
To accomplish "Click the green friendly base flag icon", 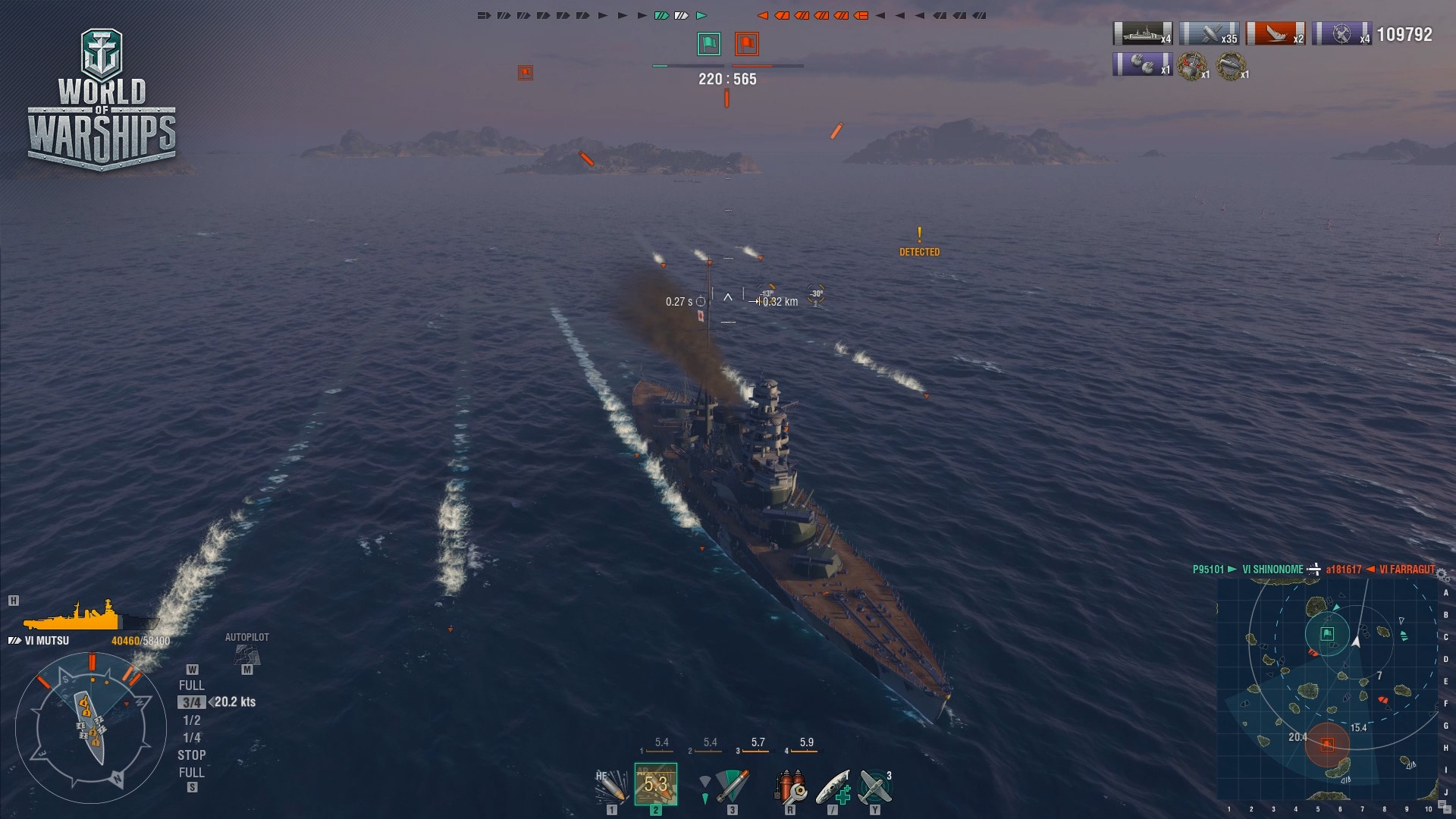I will pos(708,44).
